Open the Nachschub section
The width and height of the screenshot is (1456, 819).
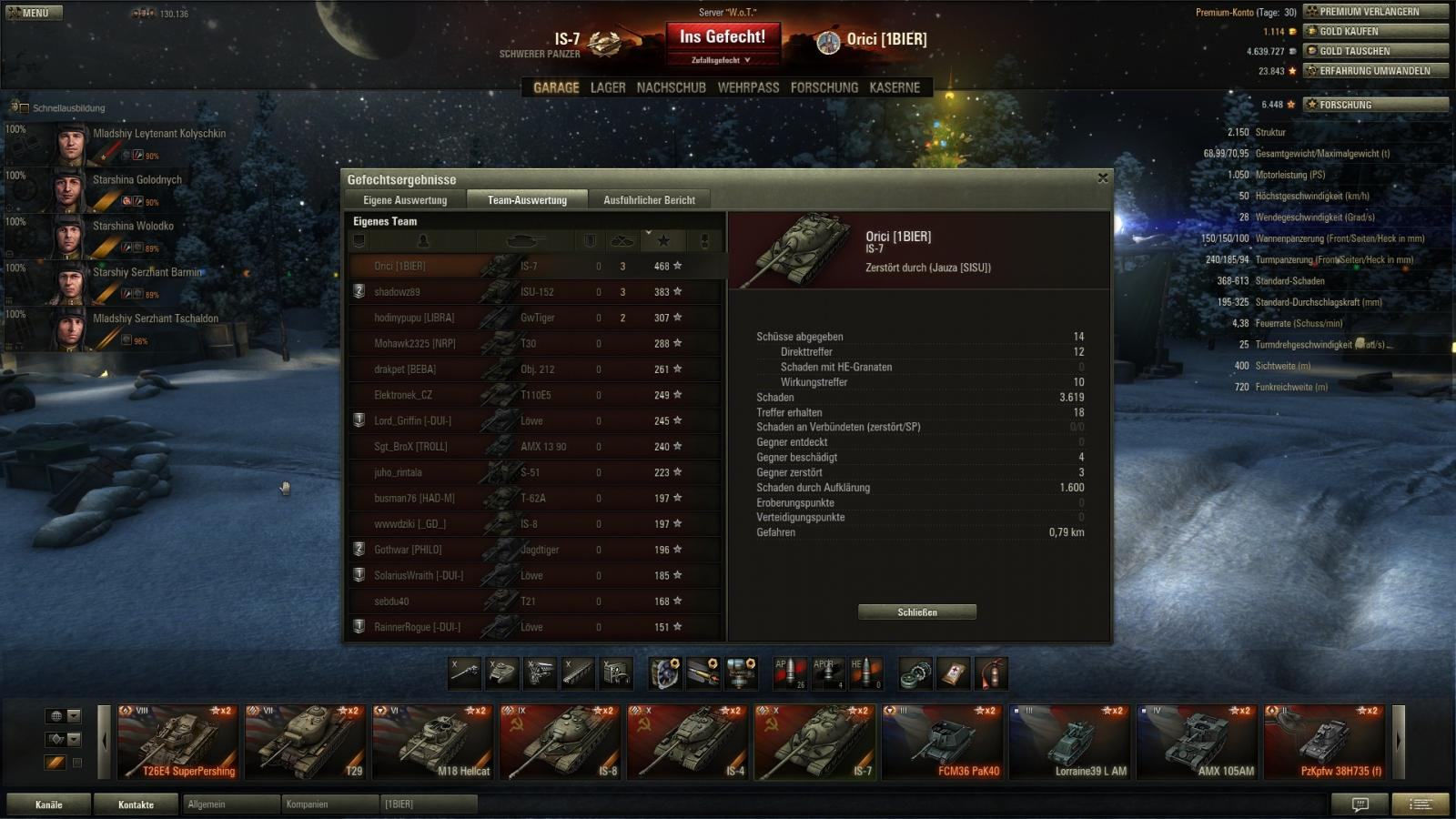click(x=671, y=87)
